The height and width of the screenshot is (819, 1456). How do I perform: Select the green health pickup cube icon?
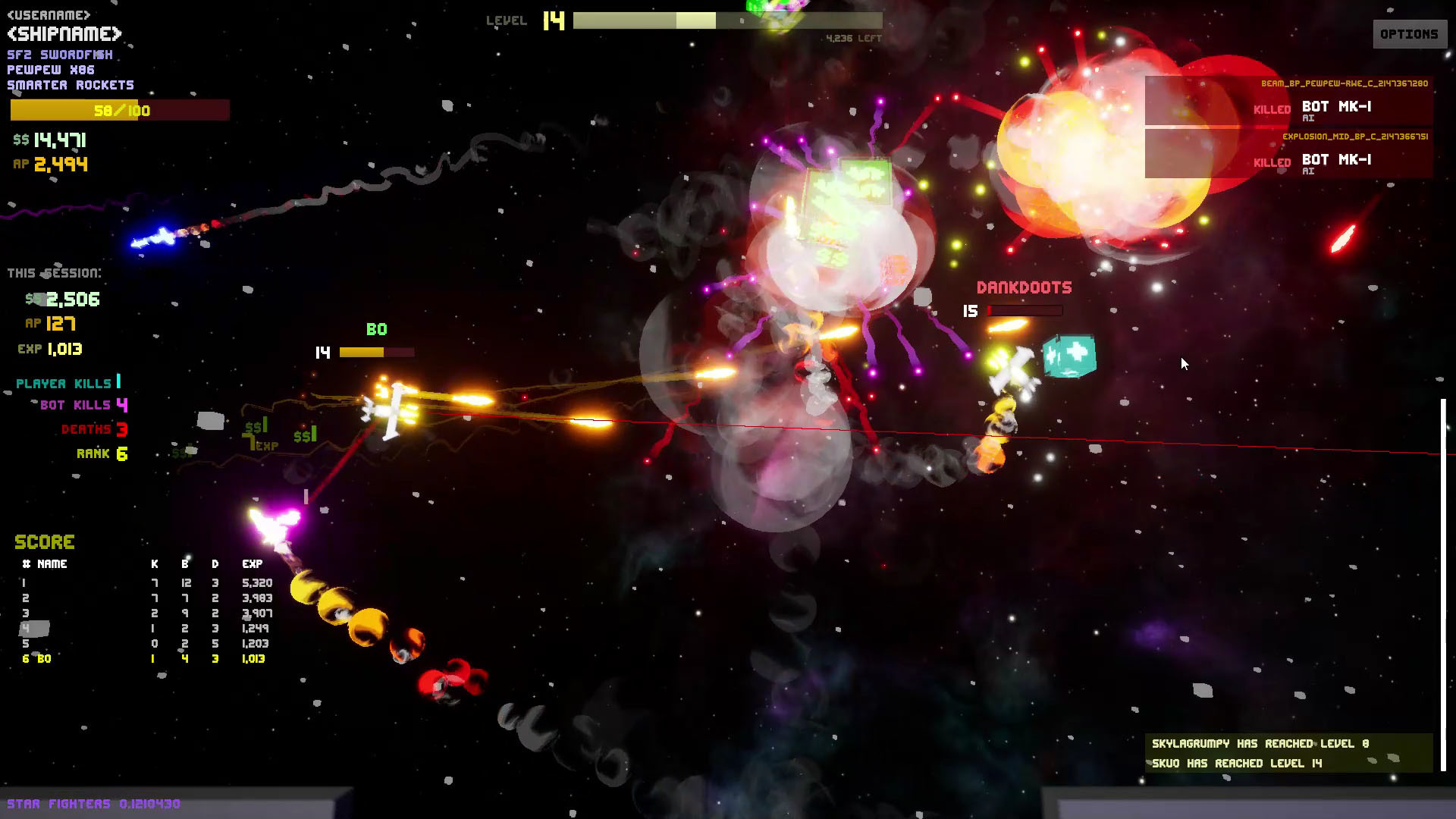(1071, 356)
